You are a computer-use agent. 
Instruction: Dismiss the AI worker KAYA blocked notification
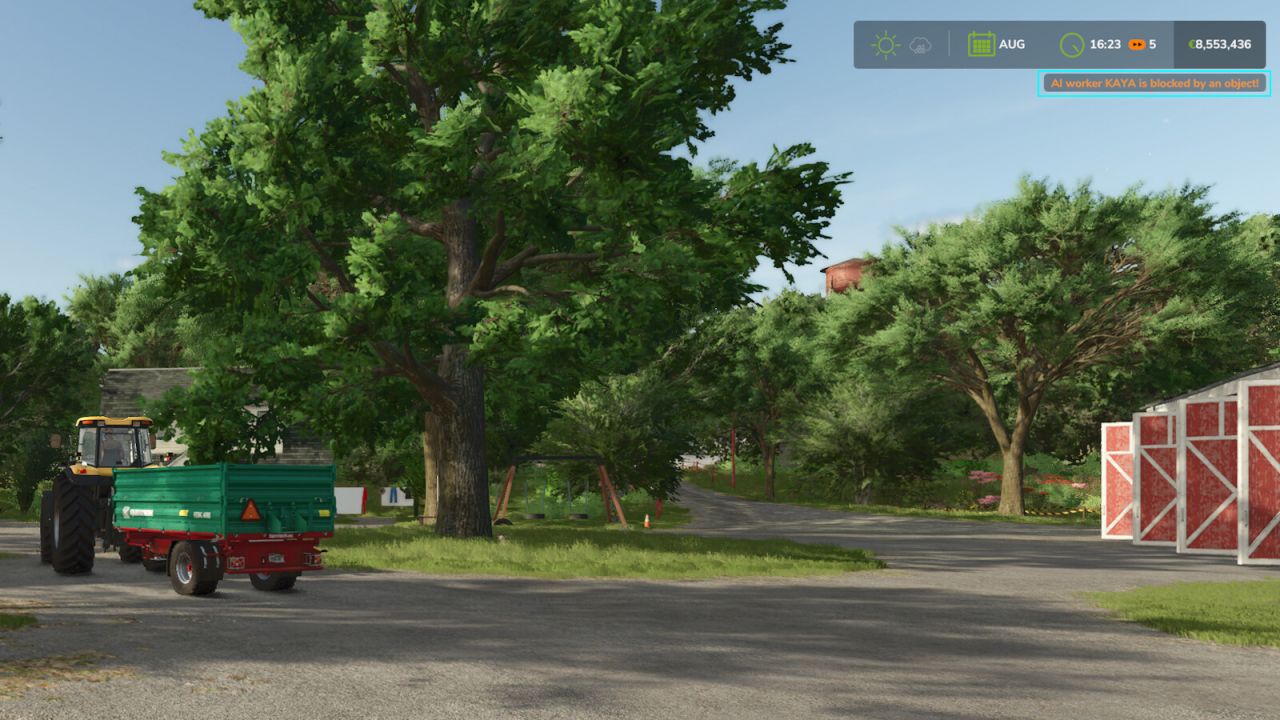pyautogui.click(x=1155, y=85)
